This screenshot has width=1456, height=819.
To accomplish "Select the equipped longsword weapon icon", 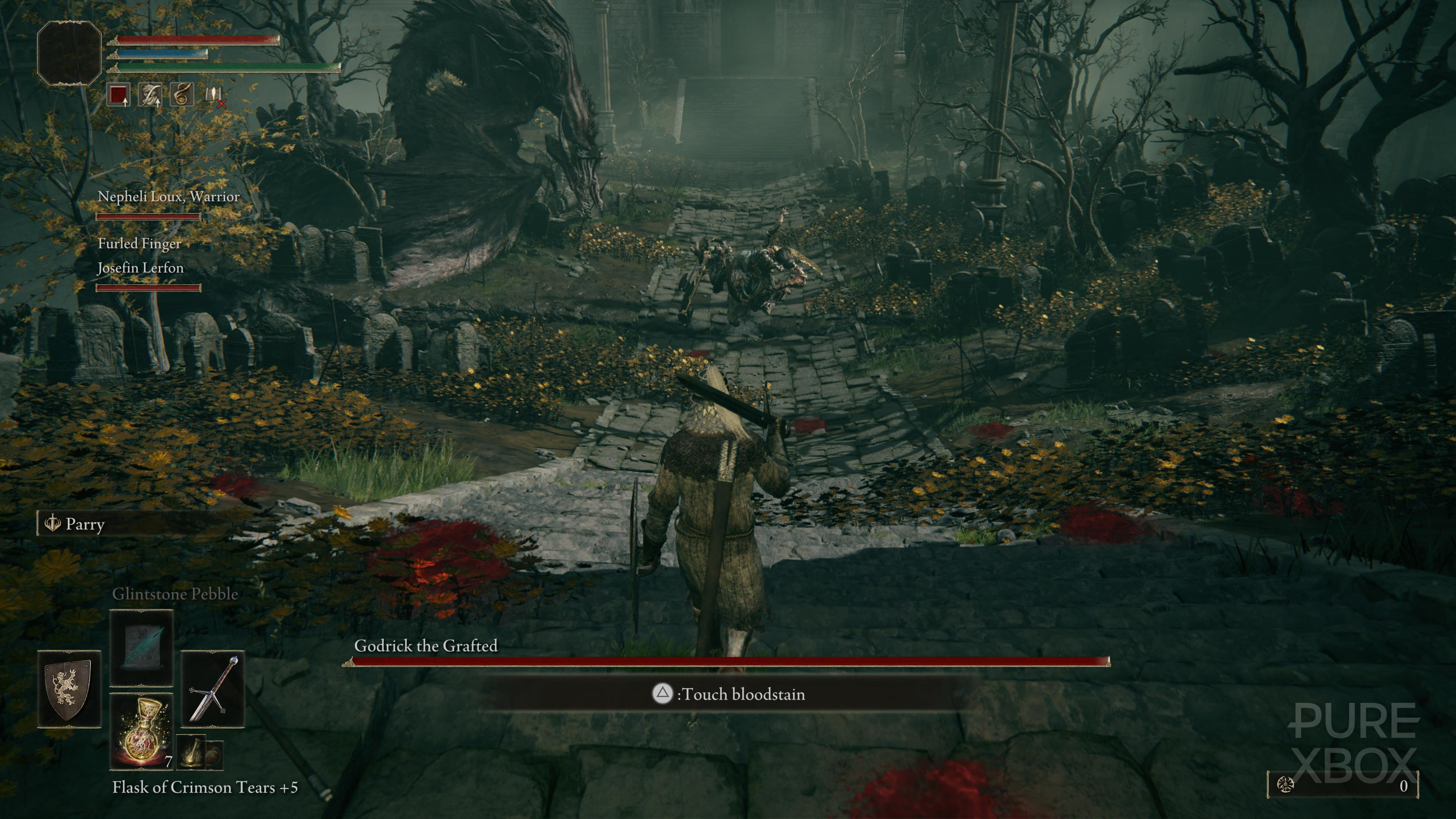I will [214, 689].
